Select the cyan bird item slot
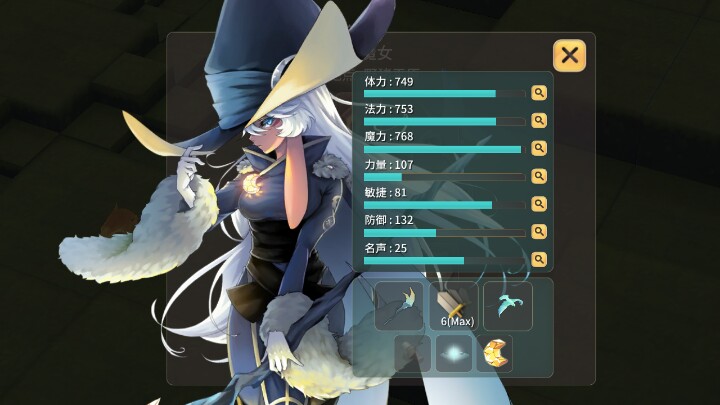The width and height of the screenshot is (720, 405). pyautogui.click(x=508, y=305)
